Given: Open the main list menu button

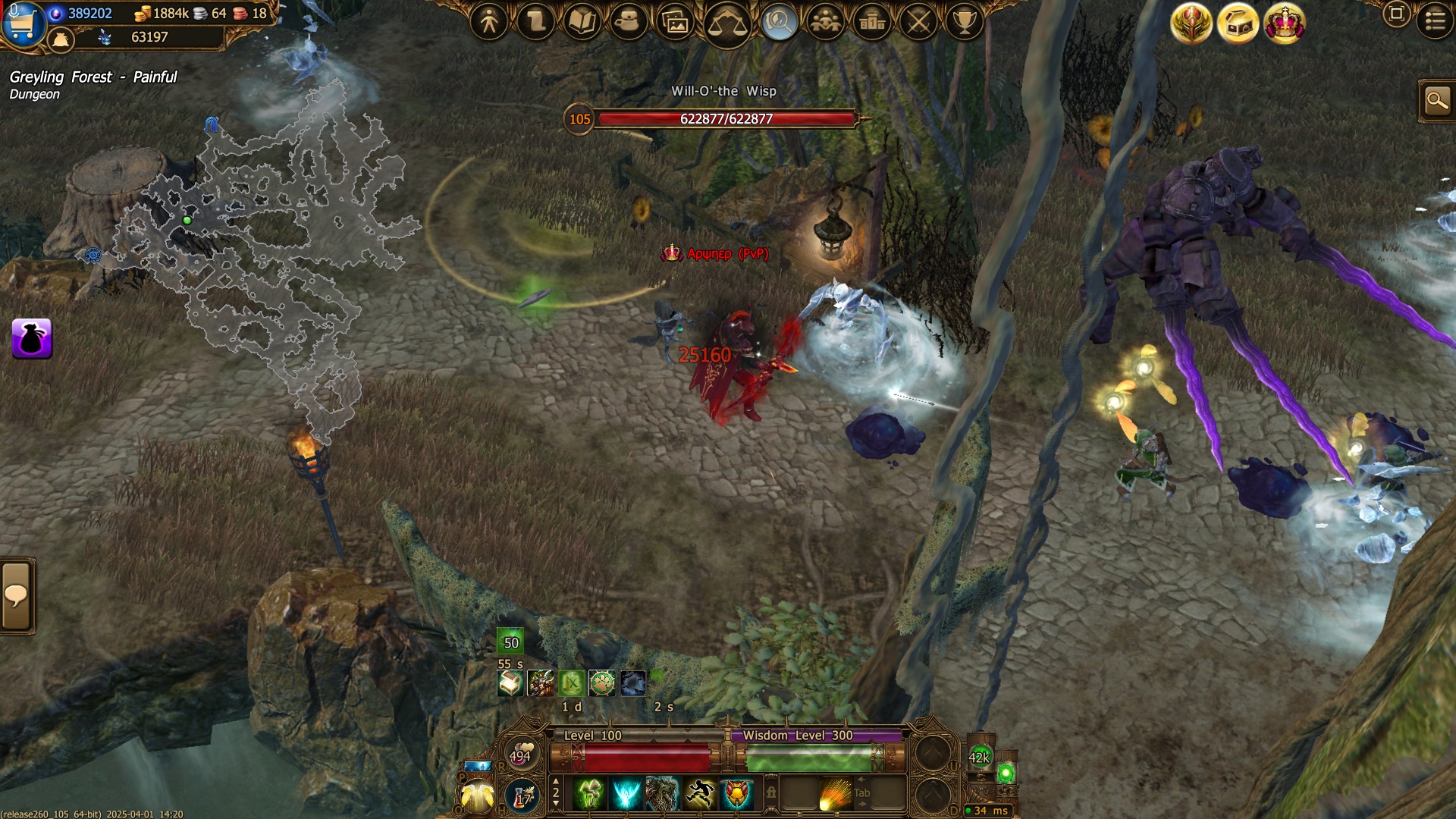Looking at the screenshot, I should click(1435, 20).
